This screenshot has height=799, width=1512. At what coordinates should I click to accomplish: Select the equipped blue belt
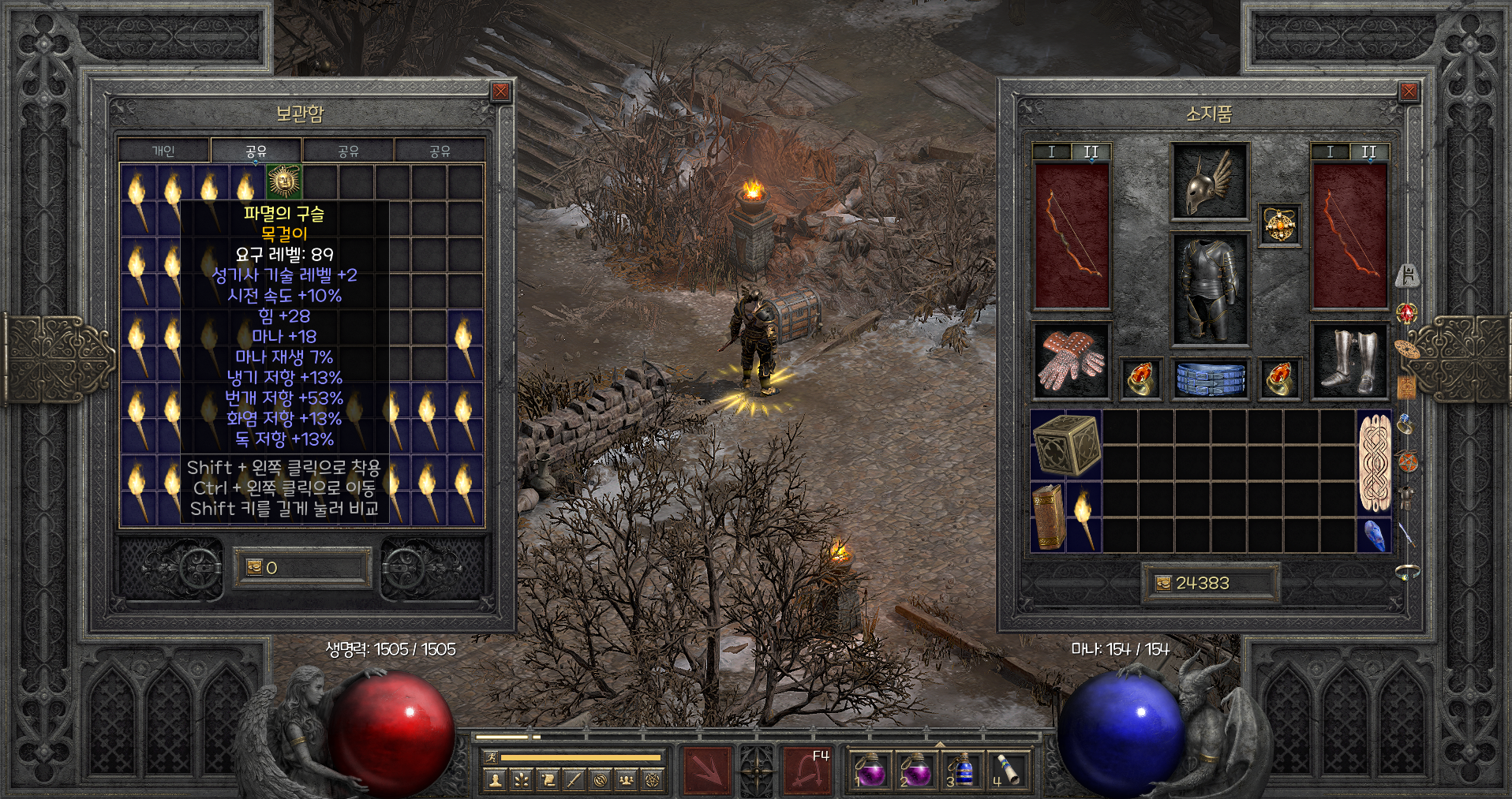(x=1209, y=379)
